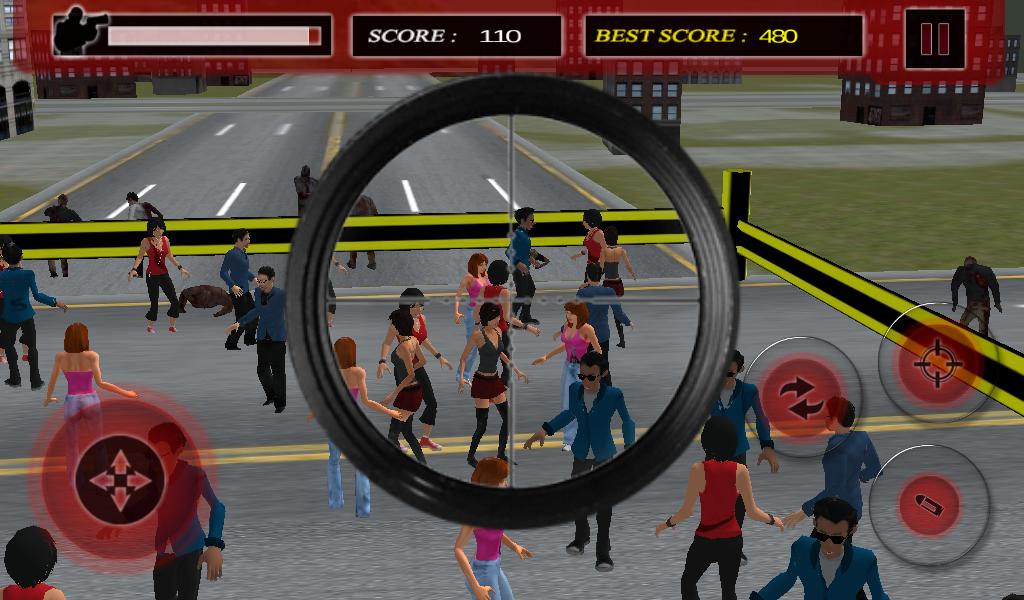Tap the red bullet fire button

[x=929, y=505]
